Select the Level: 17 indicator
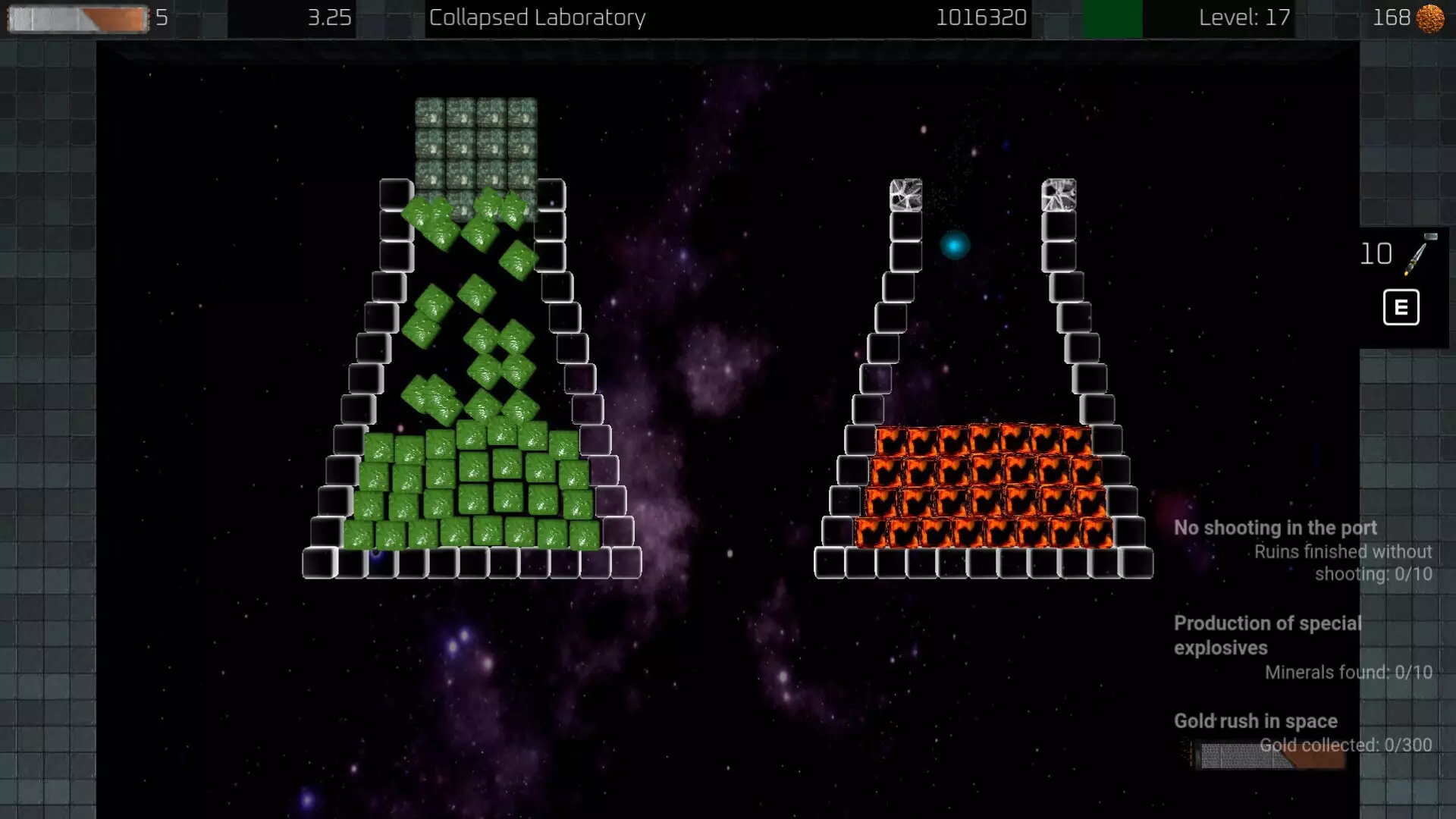The height and width of the screenshot is (819, 1456). click(x=1242, y=17)
